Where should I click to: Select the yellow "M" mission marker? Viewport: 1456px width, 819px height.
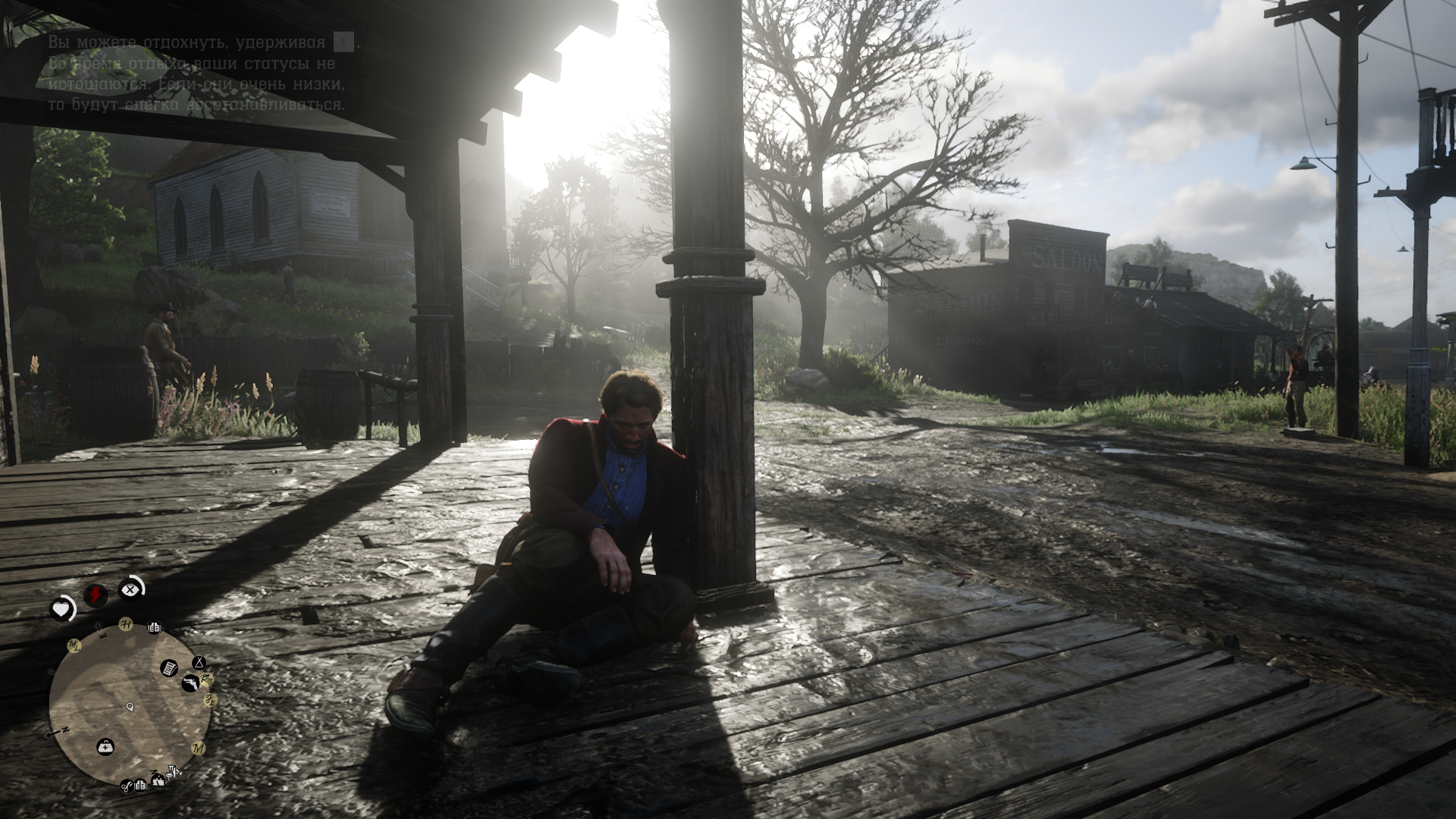(x=199, y=748)
